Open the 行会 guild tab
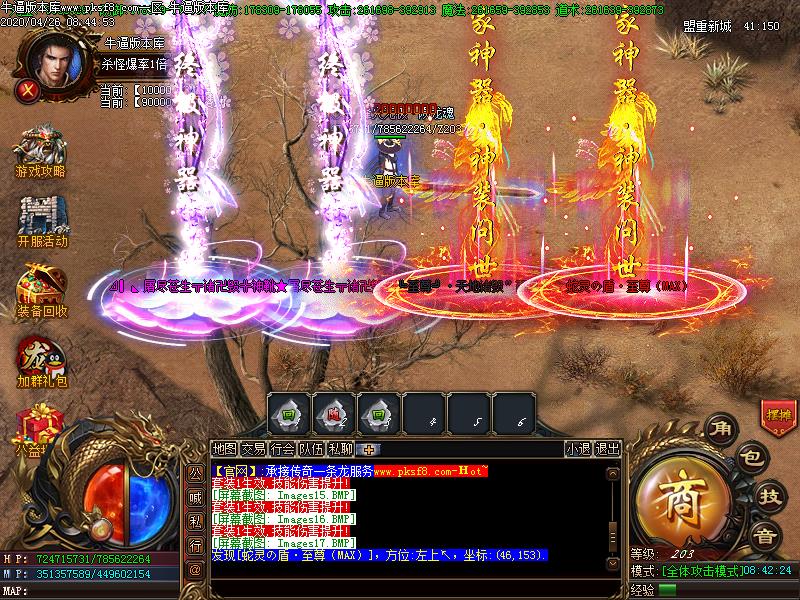800x600 pixels. [283, 449]
